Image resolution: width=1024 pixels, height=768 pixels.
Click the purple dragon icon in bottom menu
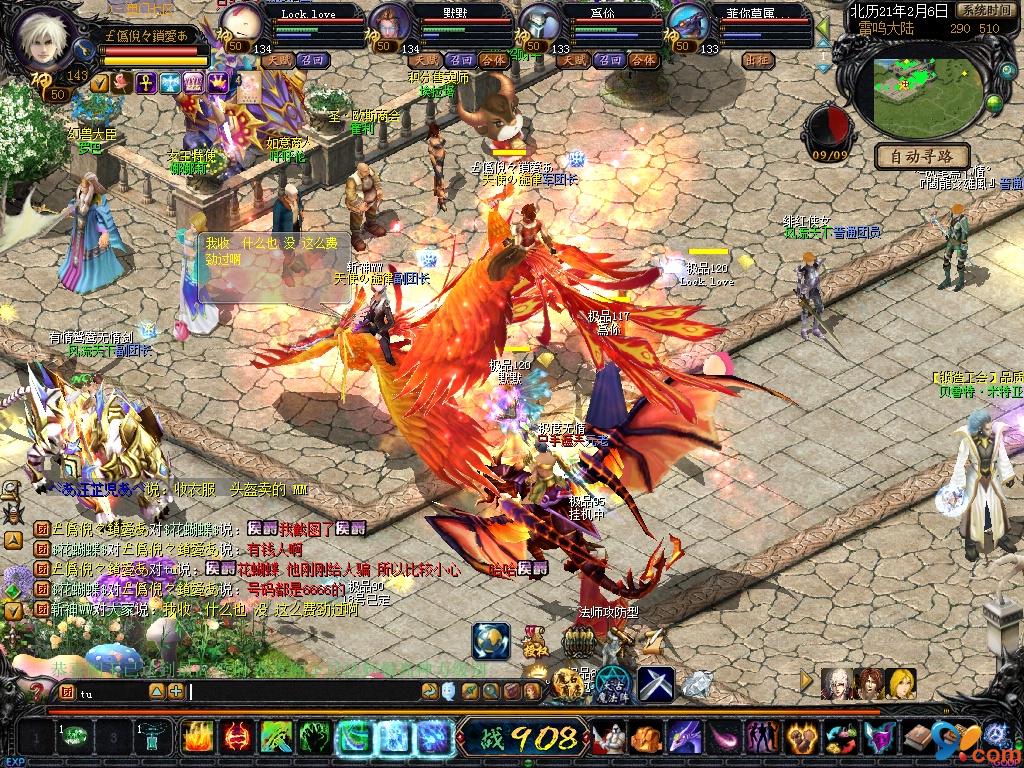click(684, 738)
